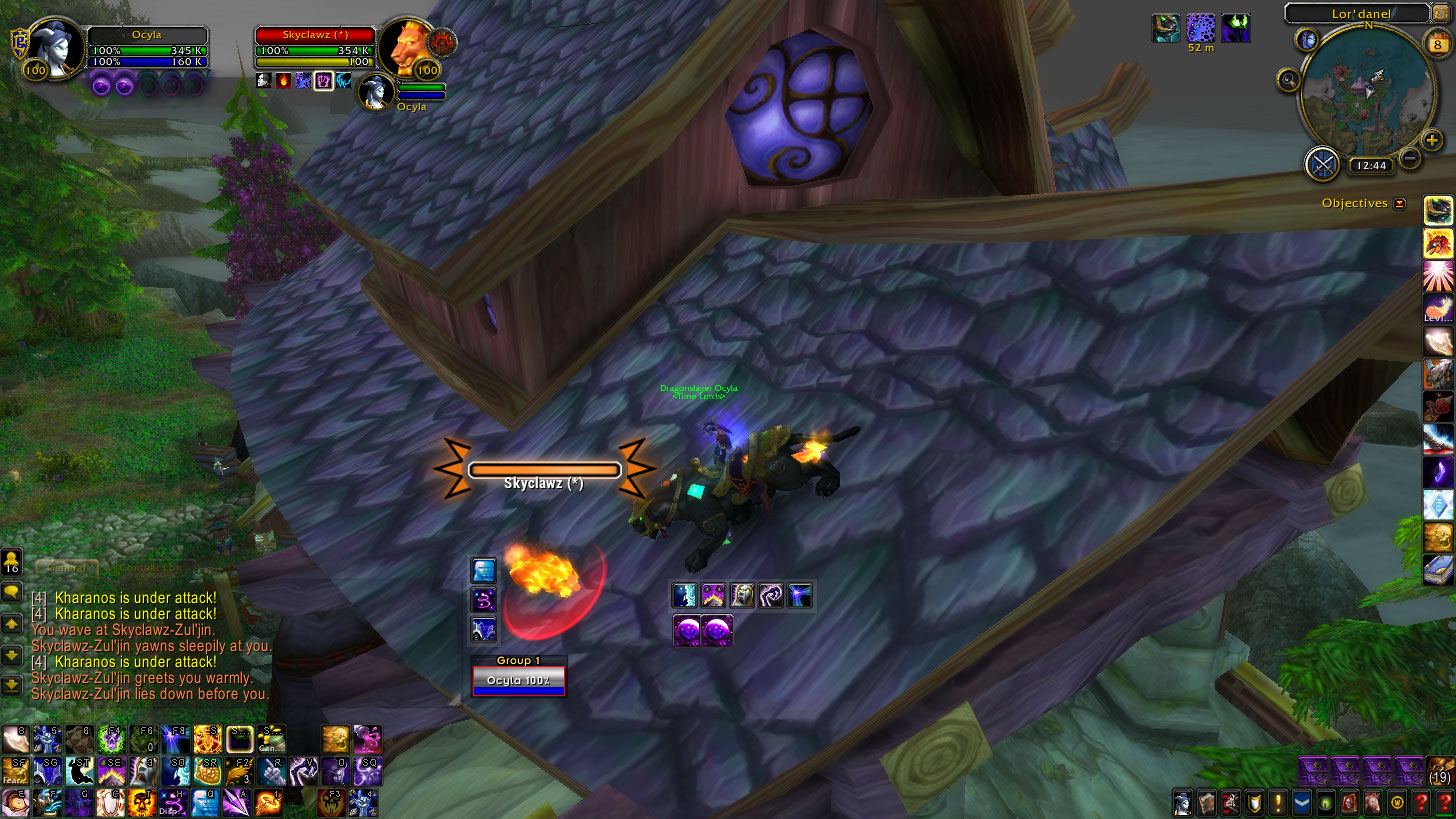Zoom in on the minimap
The width and height of the screenshot is (1456, 819).
tap(1432, 141)
